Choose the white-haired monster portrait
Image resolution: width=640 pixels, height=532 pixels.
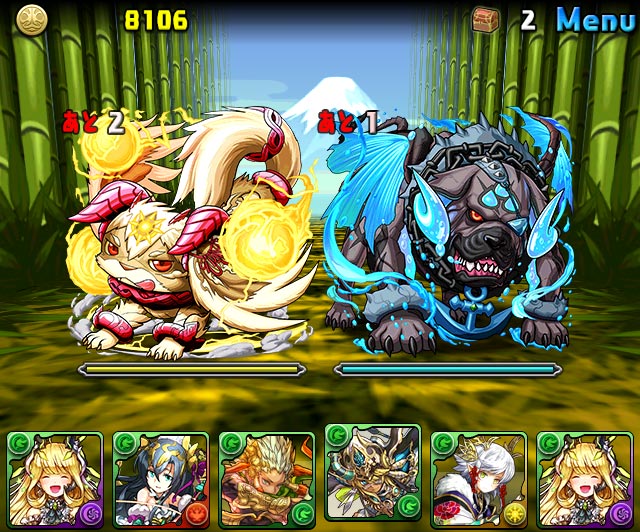click(x=479, y=480)
